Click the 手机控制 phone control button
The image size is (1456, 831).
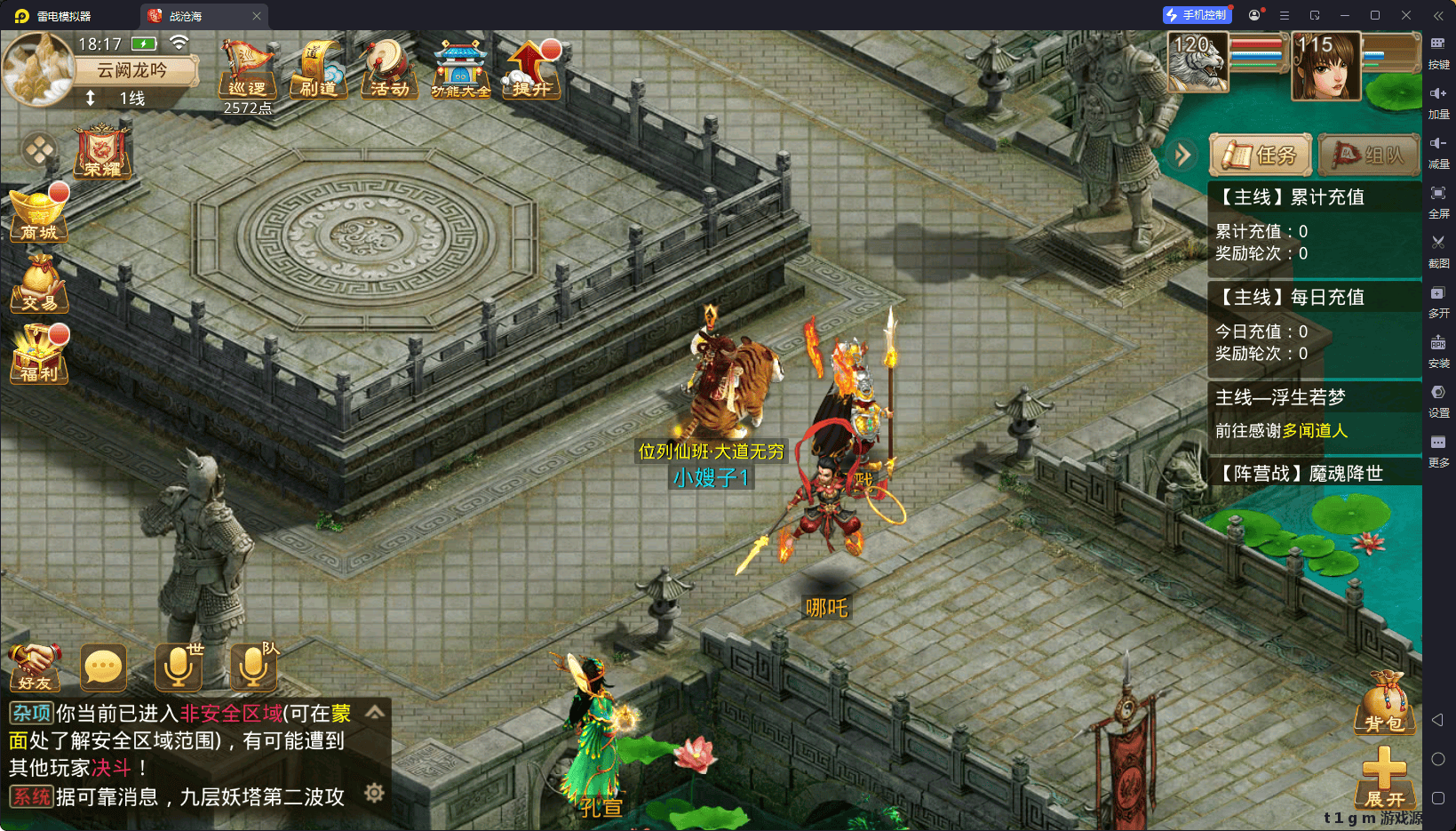click(1197, 14)
